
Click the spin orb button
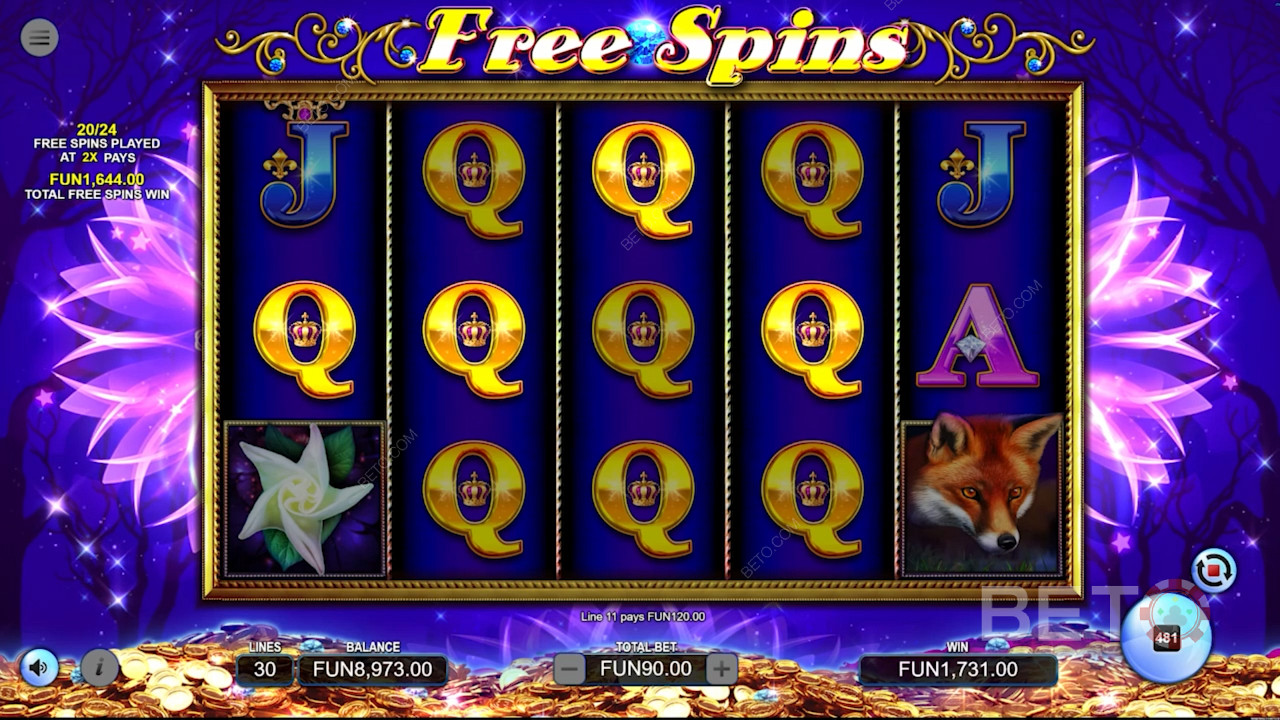(1165, 637)
